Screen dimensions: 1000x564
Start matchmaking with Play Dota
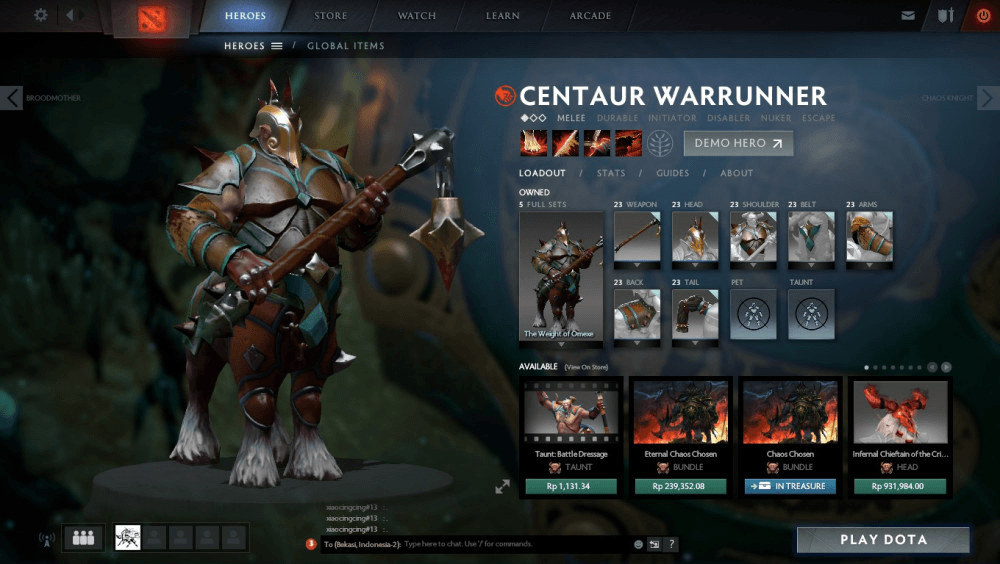883,540
